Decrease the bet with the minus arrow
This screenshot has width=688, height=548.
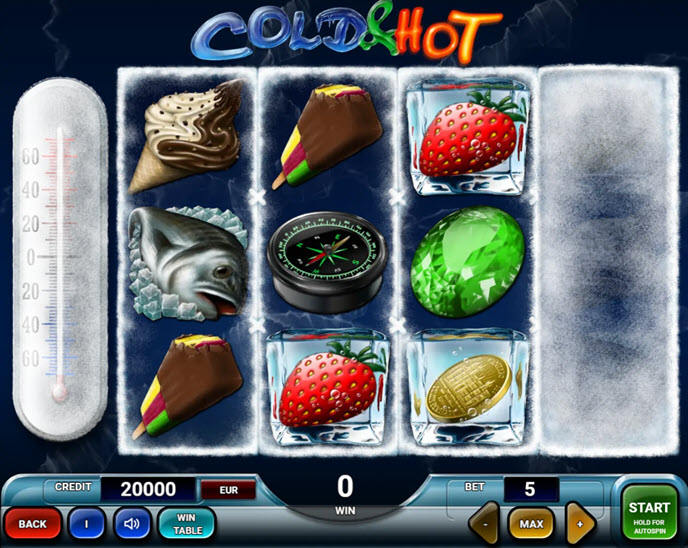point(485,522)
